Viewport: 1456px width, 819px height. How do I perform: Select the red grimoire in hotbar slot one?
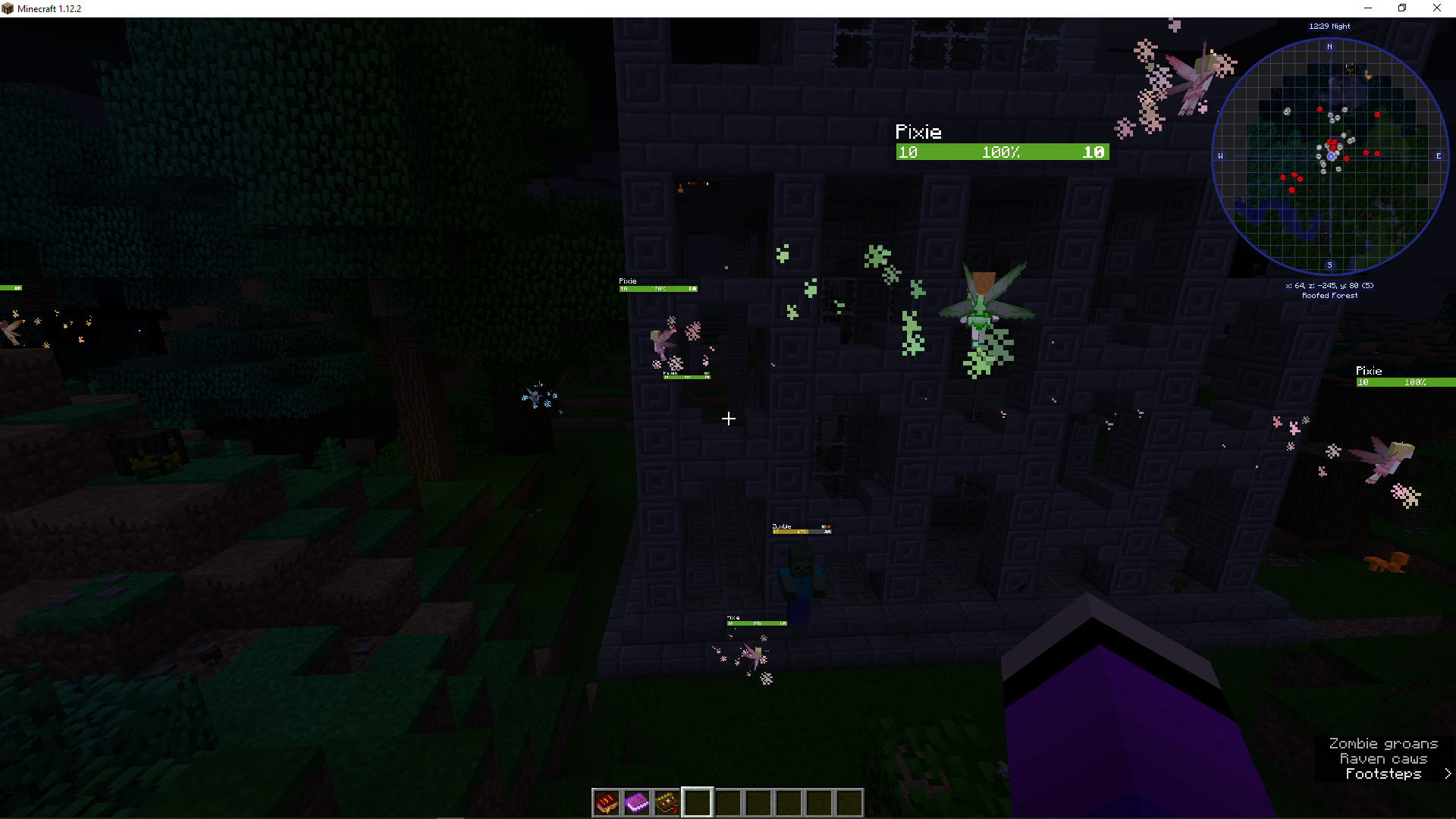(605, 802)
